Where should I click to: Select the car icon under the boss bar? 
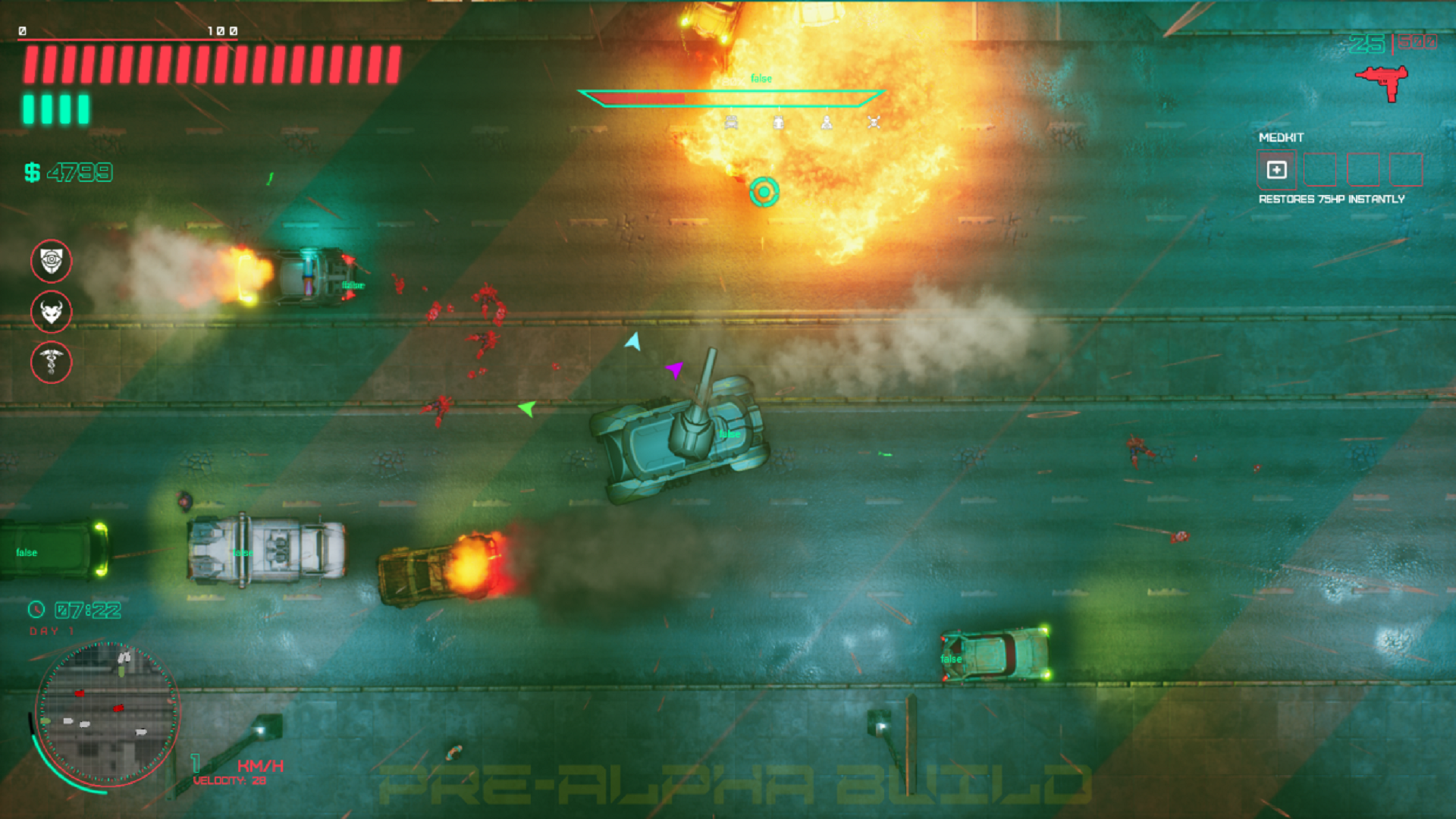pos(731,123)
